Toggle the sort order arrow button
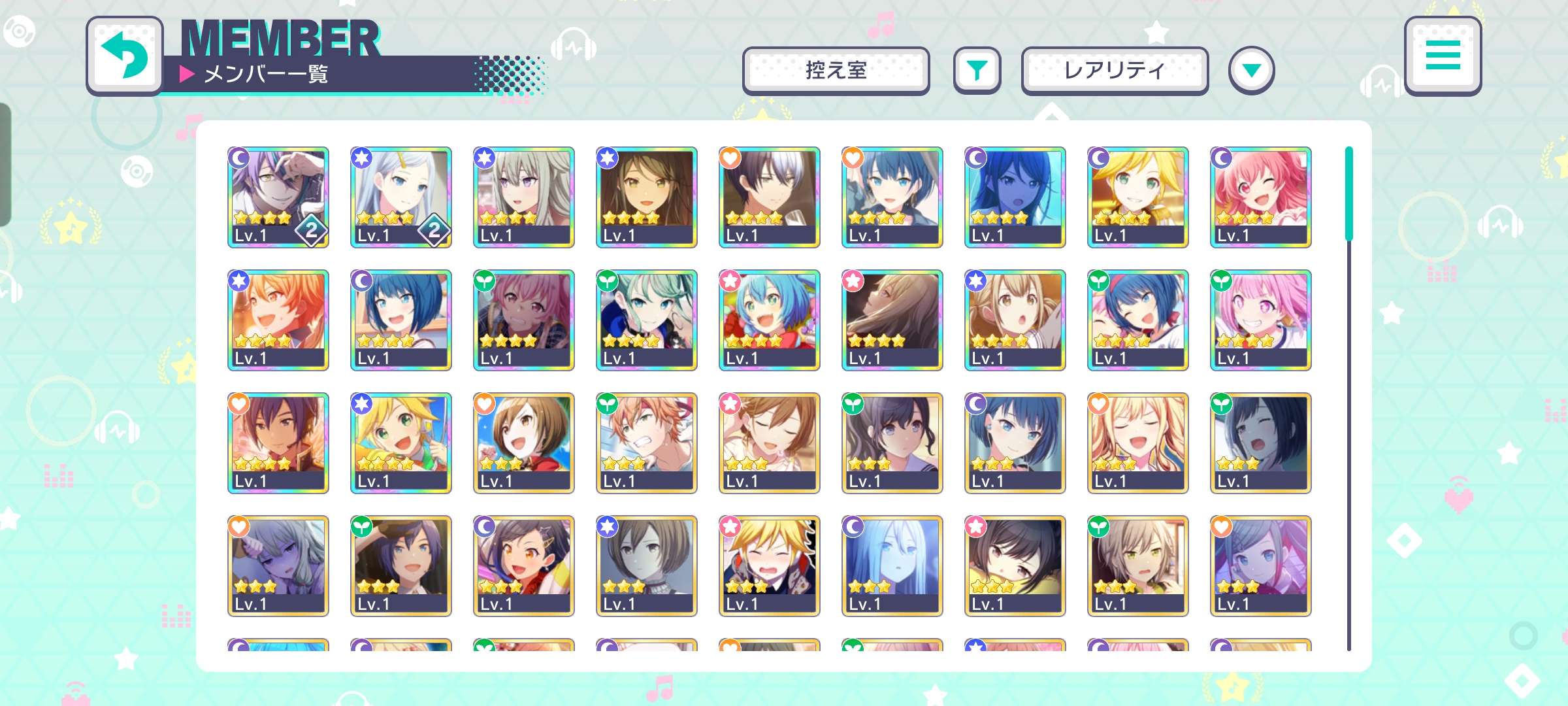 (x=1251, y=71)
